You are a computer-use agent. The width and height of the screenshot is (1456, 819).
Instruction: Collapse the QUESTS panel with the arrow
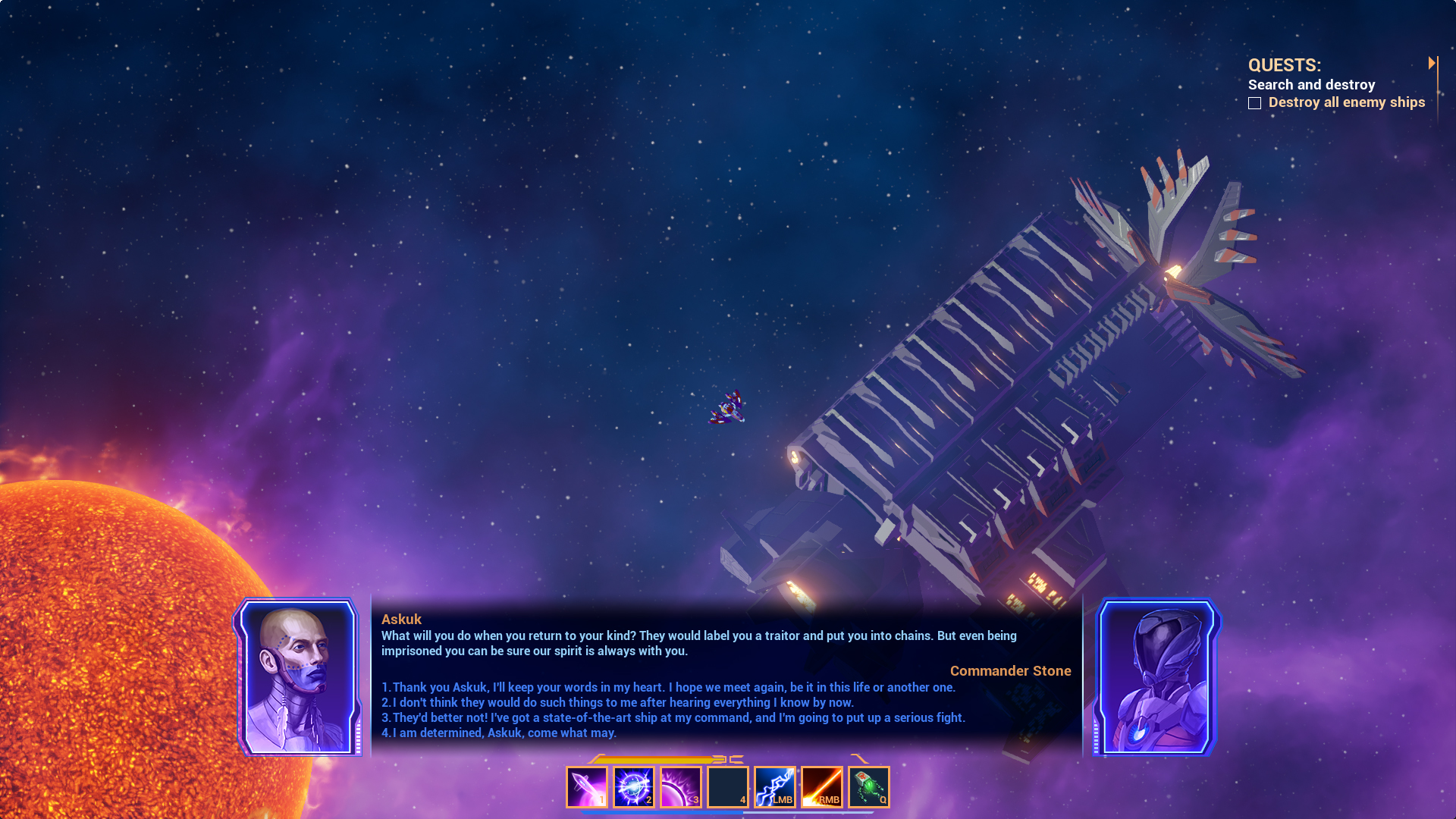(1432, 63)
